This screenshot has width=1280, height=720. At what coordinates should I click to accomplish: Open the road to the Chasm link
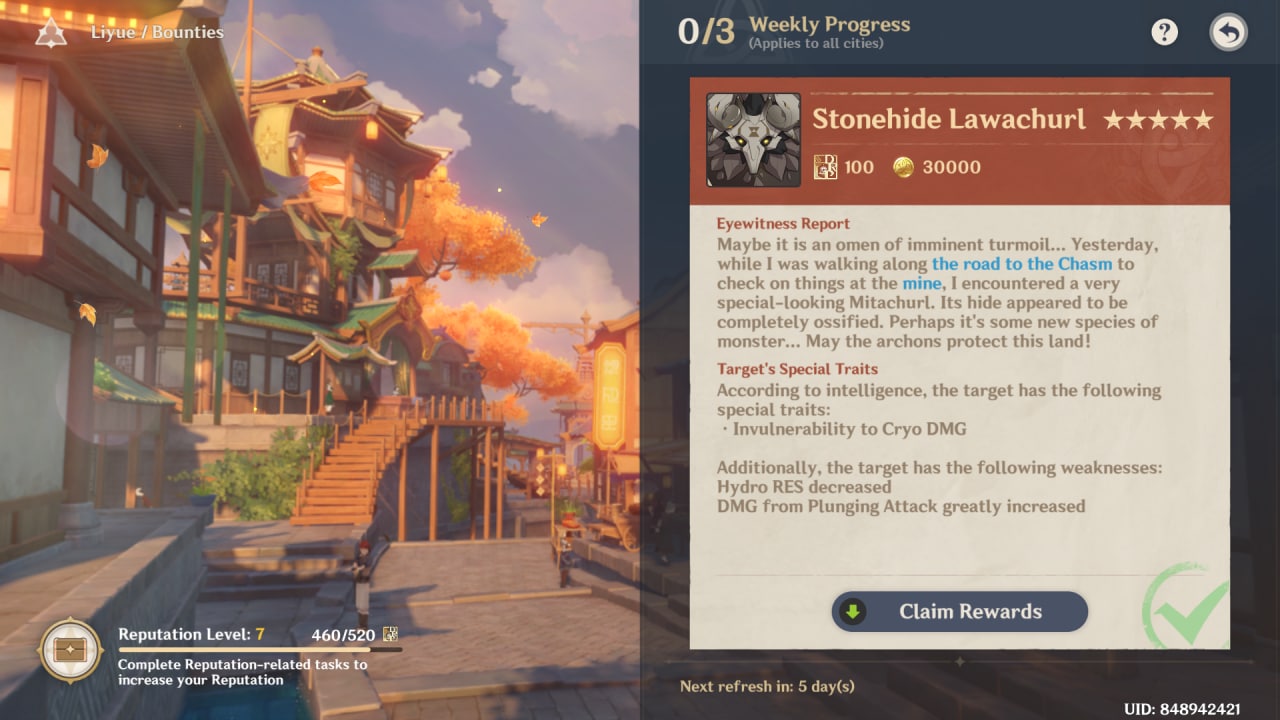[x=1020, y=264]
